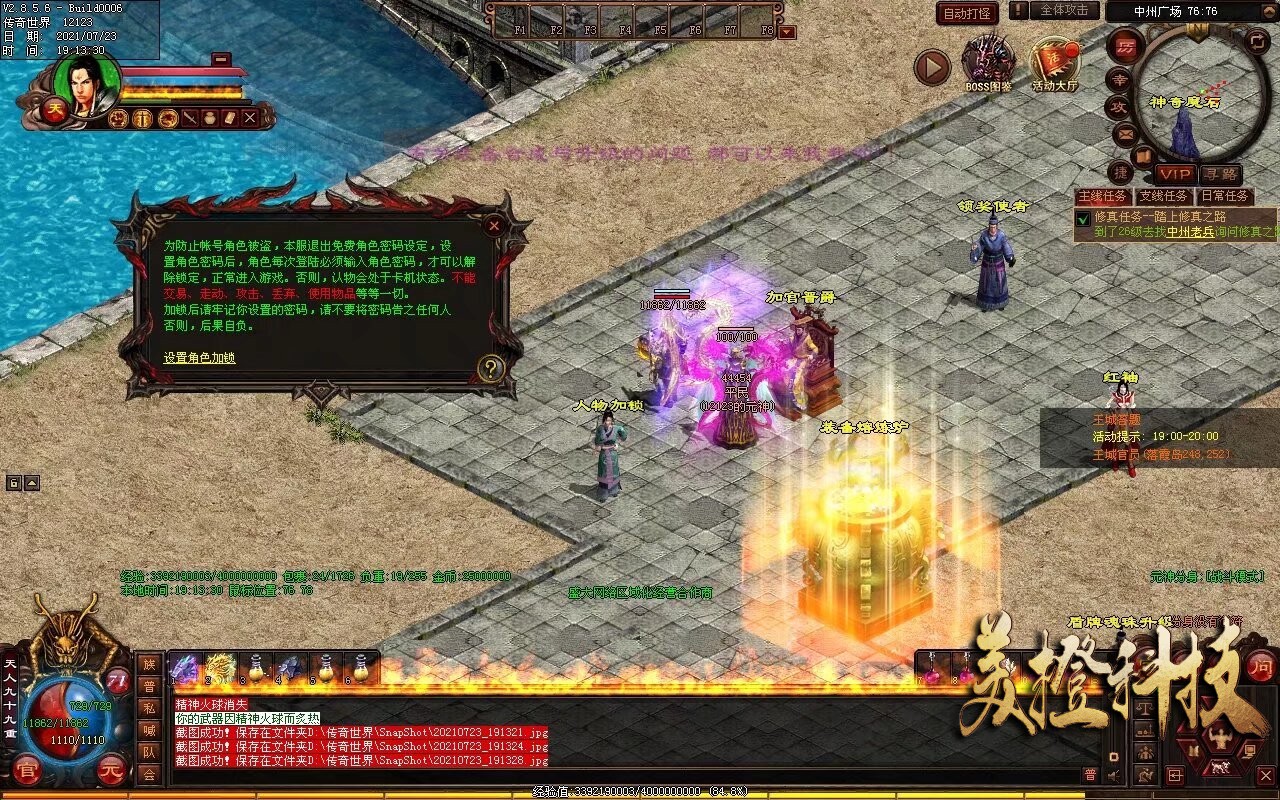Mute the game with the speaker icon
Viewport: 1280px width, 800px height.
(1112, 775)
